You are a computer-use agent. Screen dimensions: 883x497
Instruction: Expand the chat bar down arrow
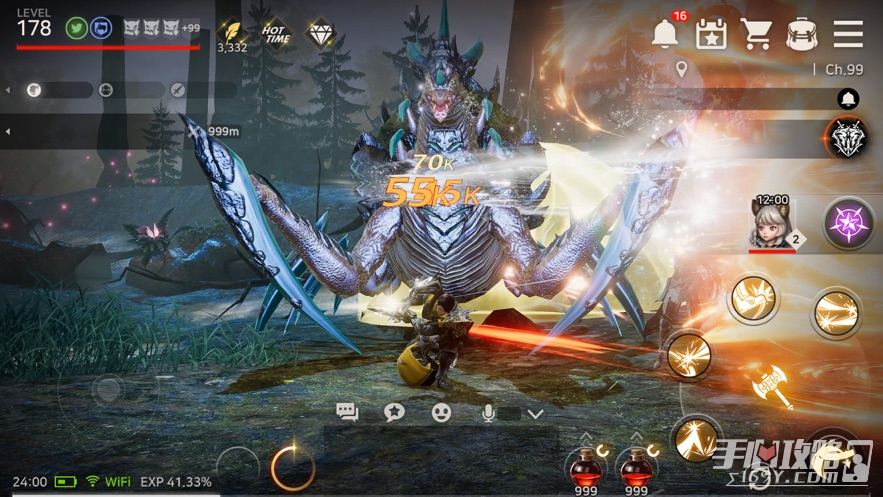pyautogui.click(x=535, y=413)
